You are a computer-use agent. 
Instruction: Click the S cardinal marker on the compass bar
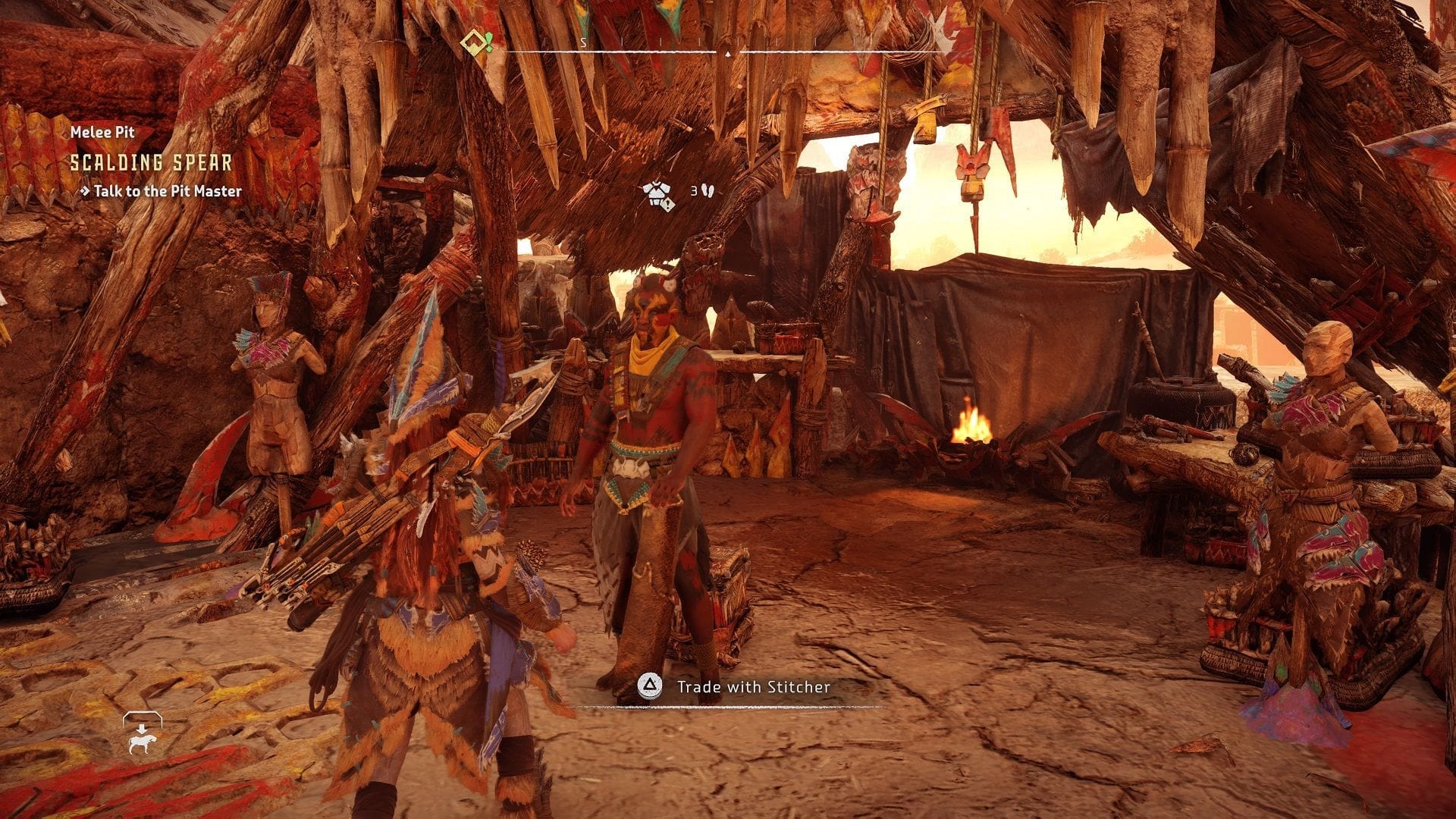[x=584, y=43]
